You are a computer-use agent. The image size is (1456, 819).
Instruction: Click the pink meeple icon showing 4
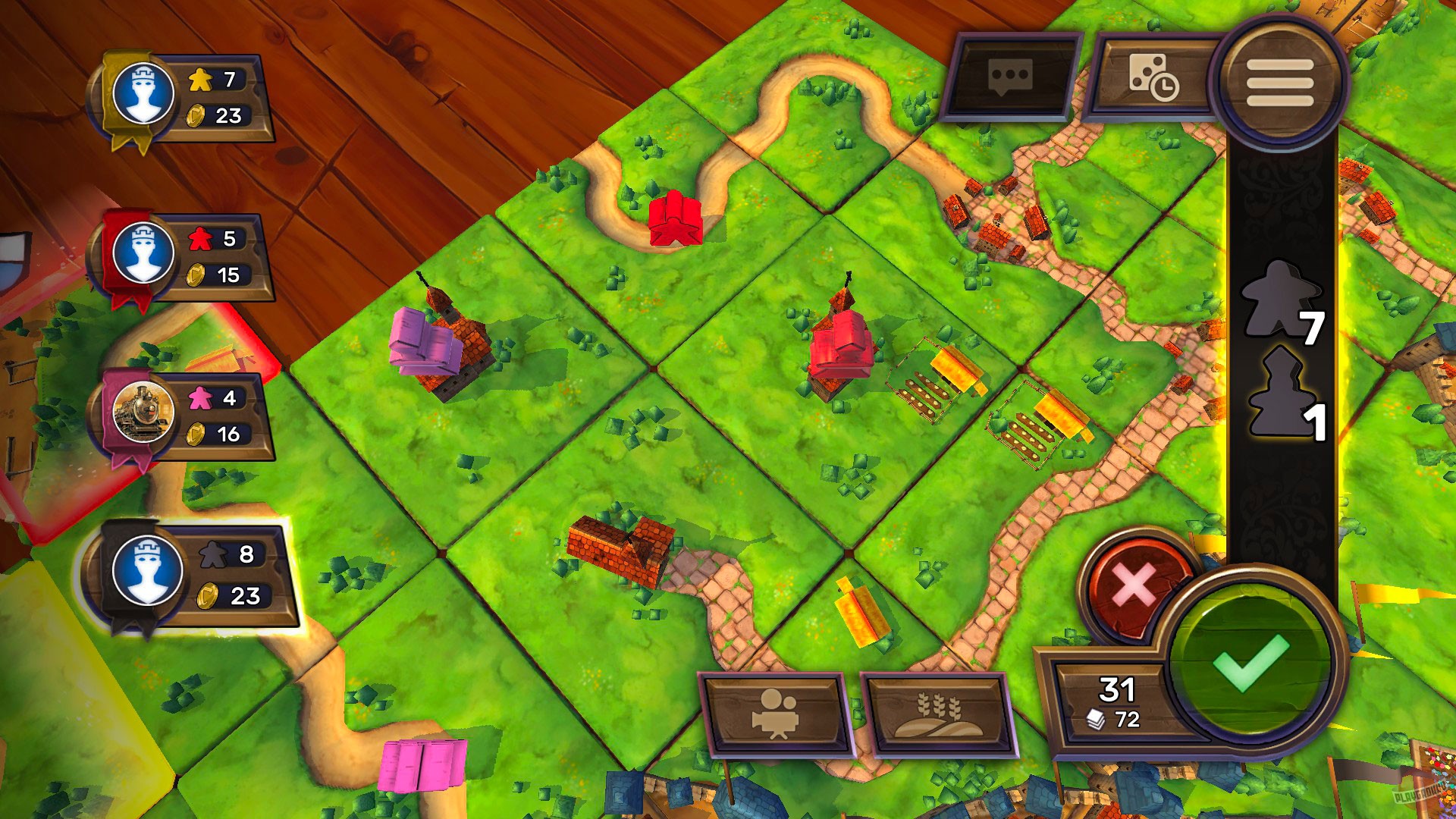pyautogui.click(x=199, y=397)
